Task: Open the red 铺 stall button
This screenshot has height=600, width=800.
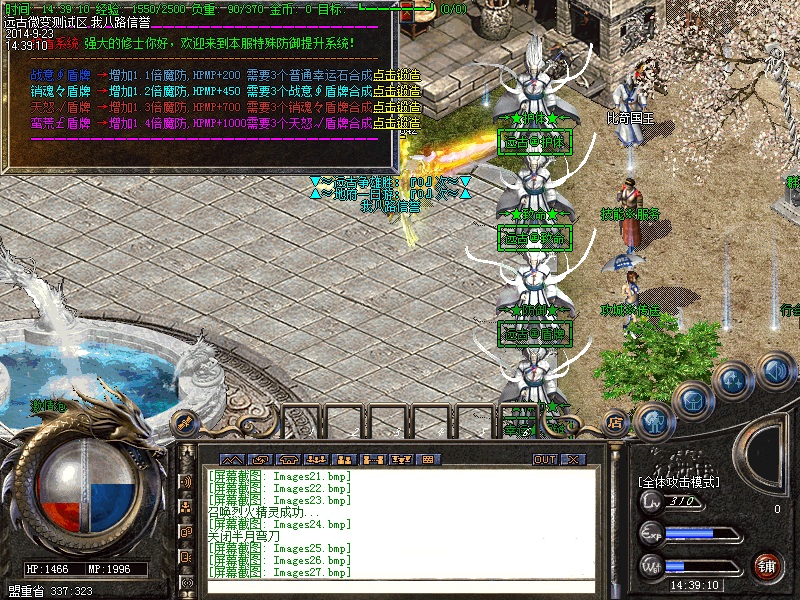Action: click(x=767, y=566)
